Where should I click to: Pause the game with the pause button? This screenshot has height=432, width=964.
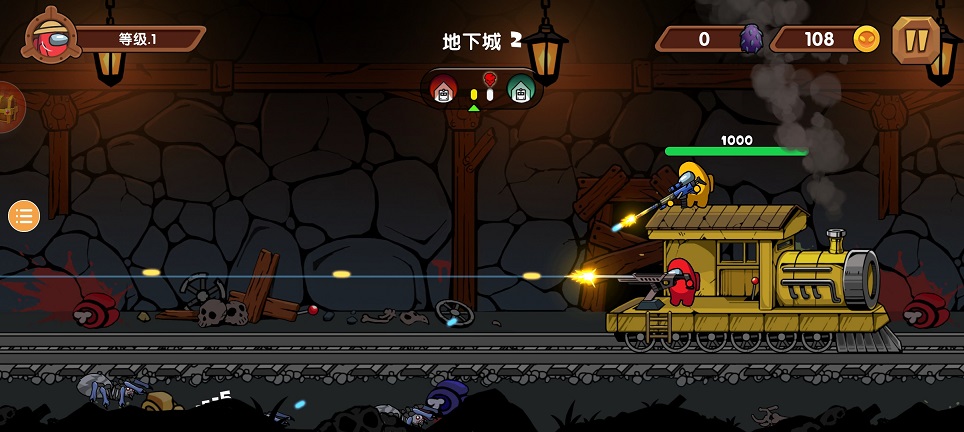click(x=915, y=40)
